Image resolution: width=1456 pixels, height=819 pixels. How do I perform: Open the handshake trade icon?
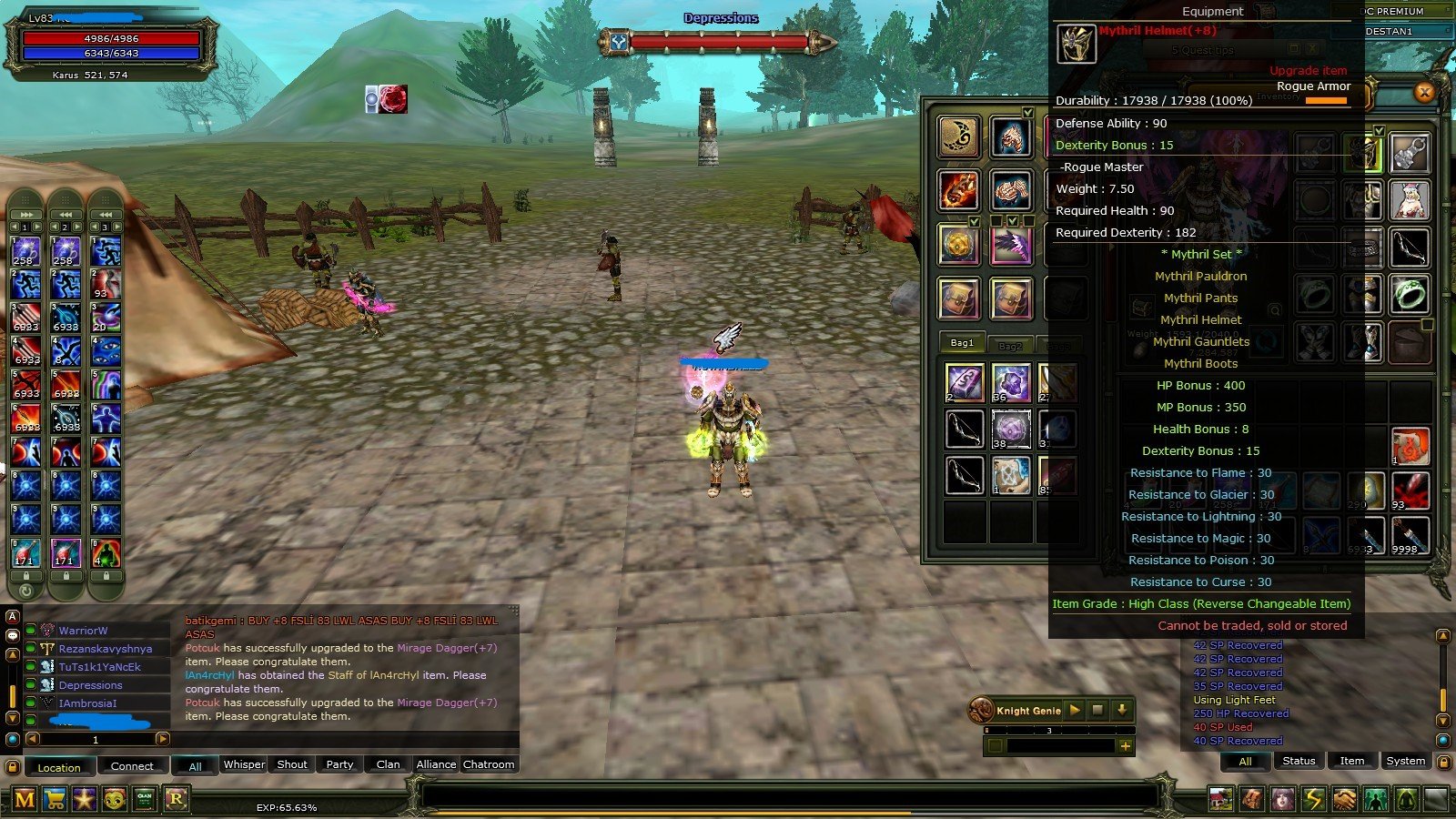point(1344,800)
